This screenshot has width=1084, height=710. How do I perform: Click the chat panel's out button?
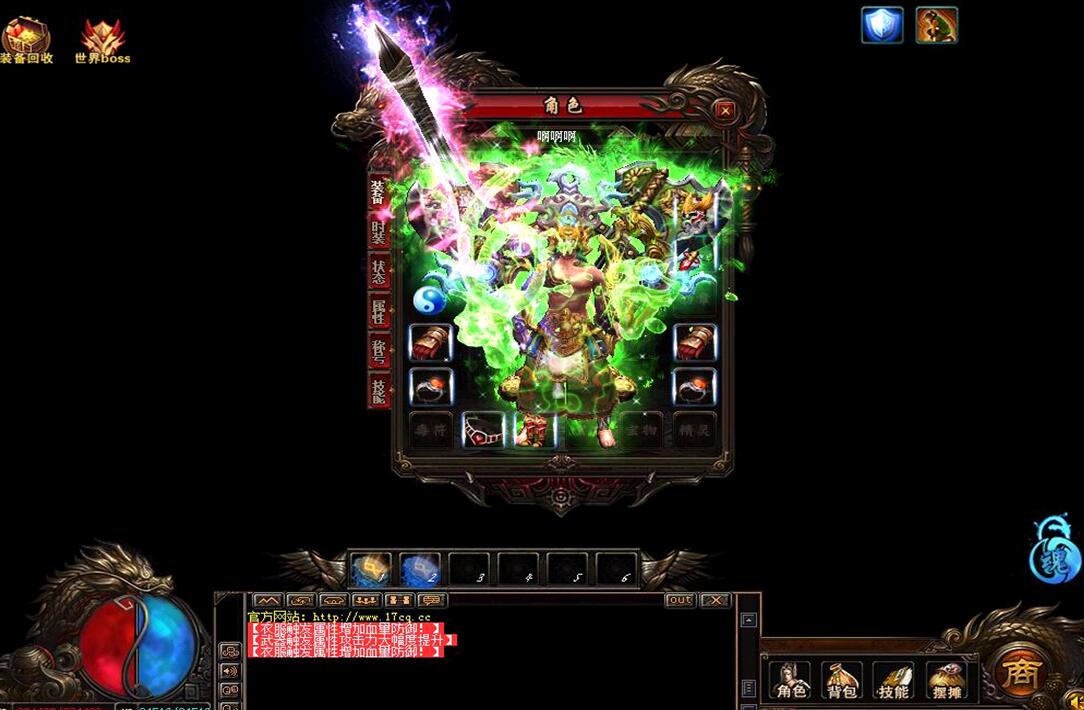coord(680,600)
